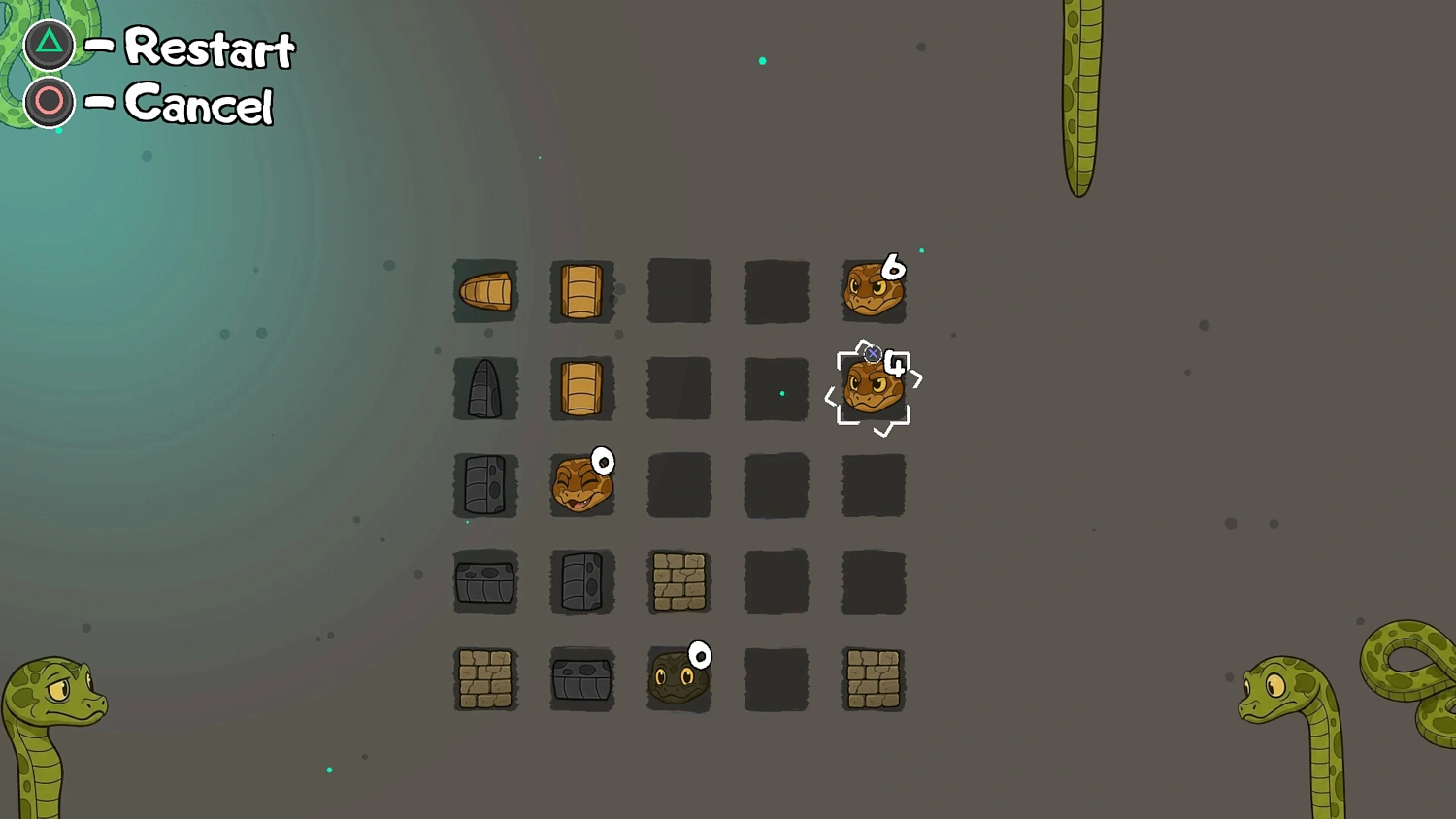Select the brick tile in the bottom-right corner
Screen dimensions: 1456x819
pyautogui.click(x=873, y=679)
